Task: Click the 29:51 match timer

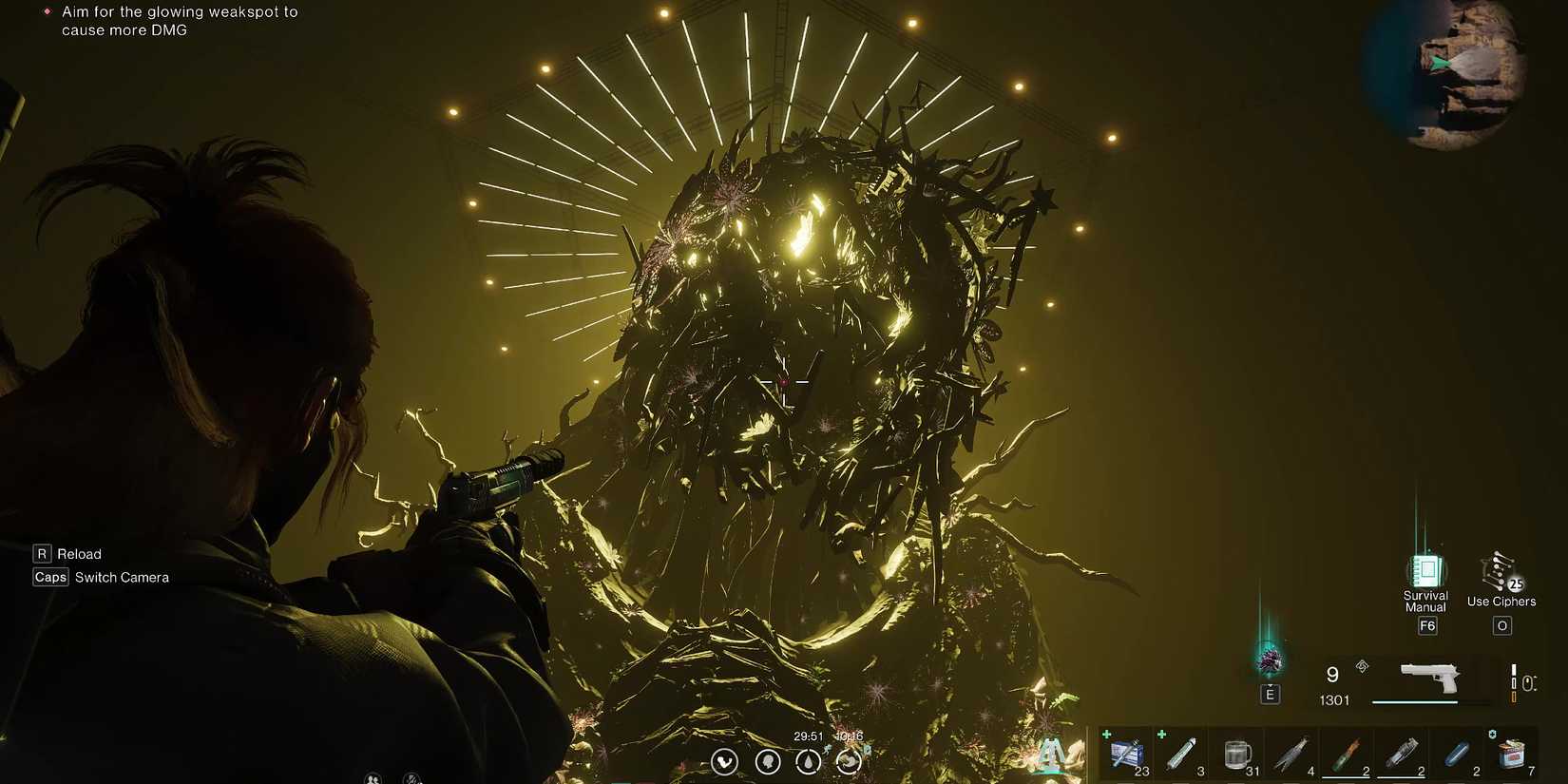Action: tap(809, 736)
